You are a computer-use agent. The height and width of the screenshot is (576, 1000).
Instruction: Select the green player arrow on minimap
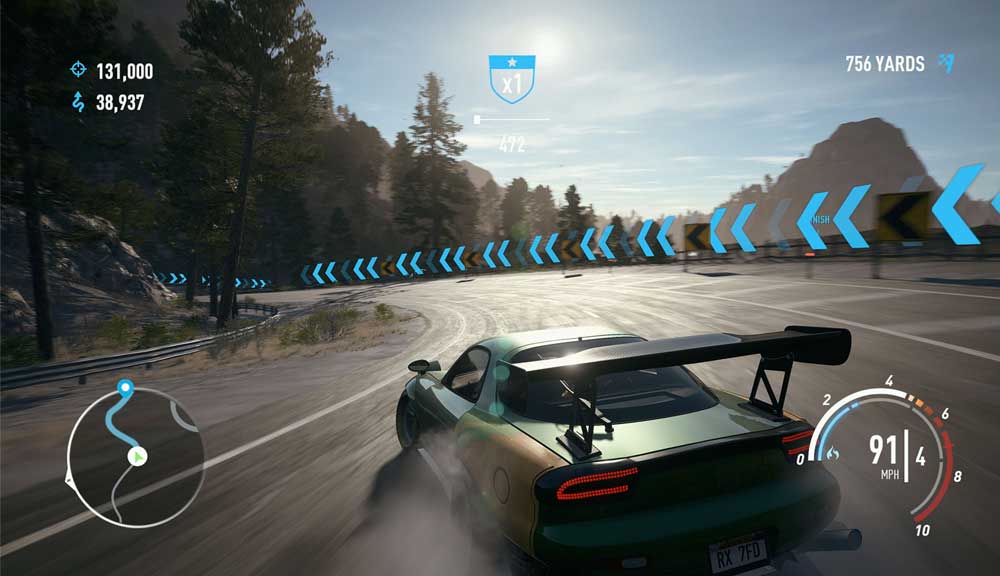point(138,457)
